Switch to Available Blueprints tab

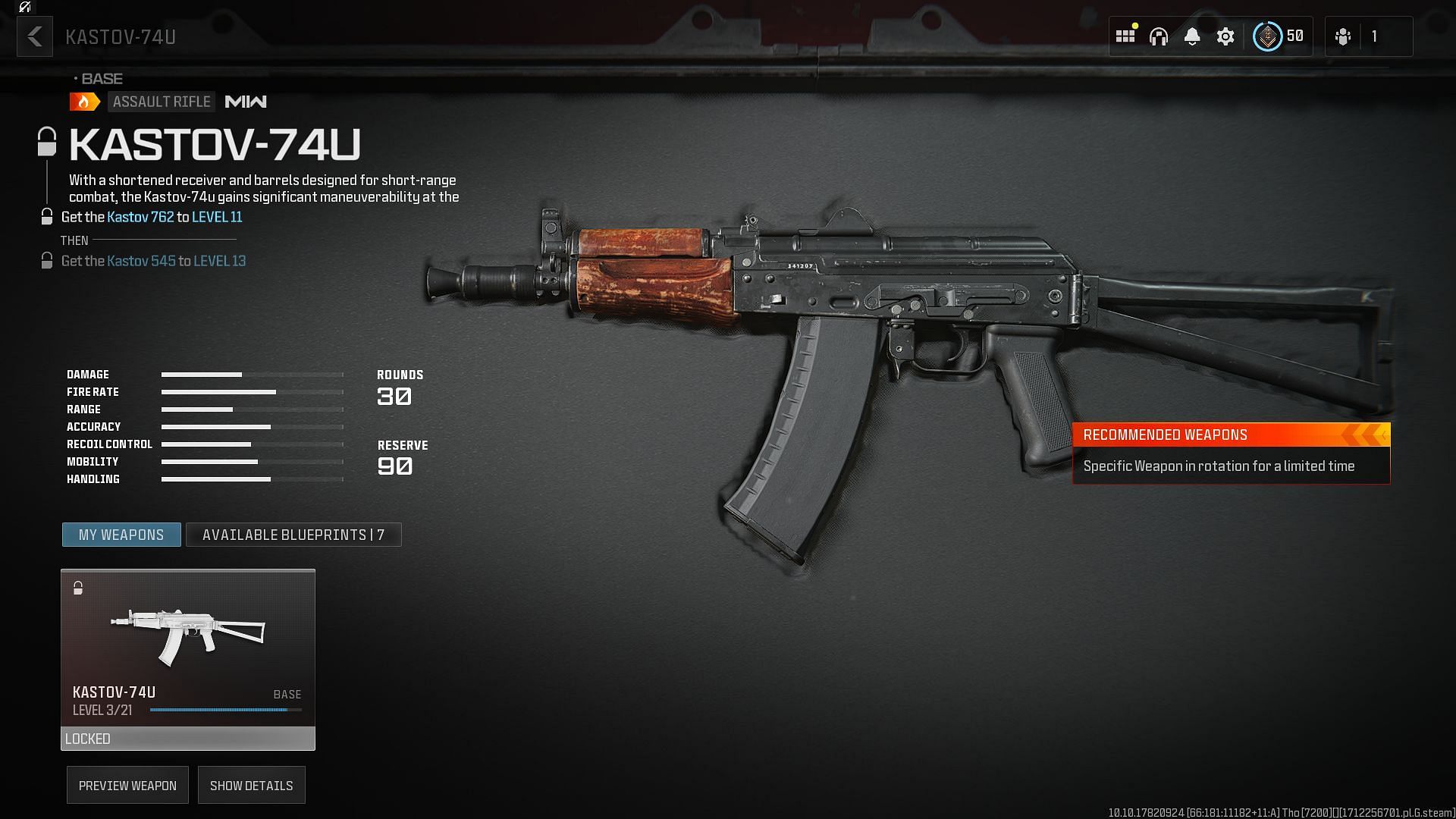click(x=293, y=535)
